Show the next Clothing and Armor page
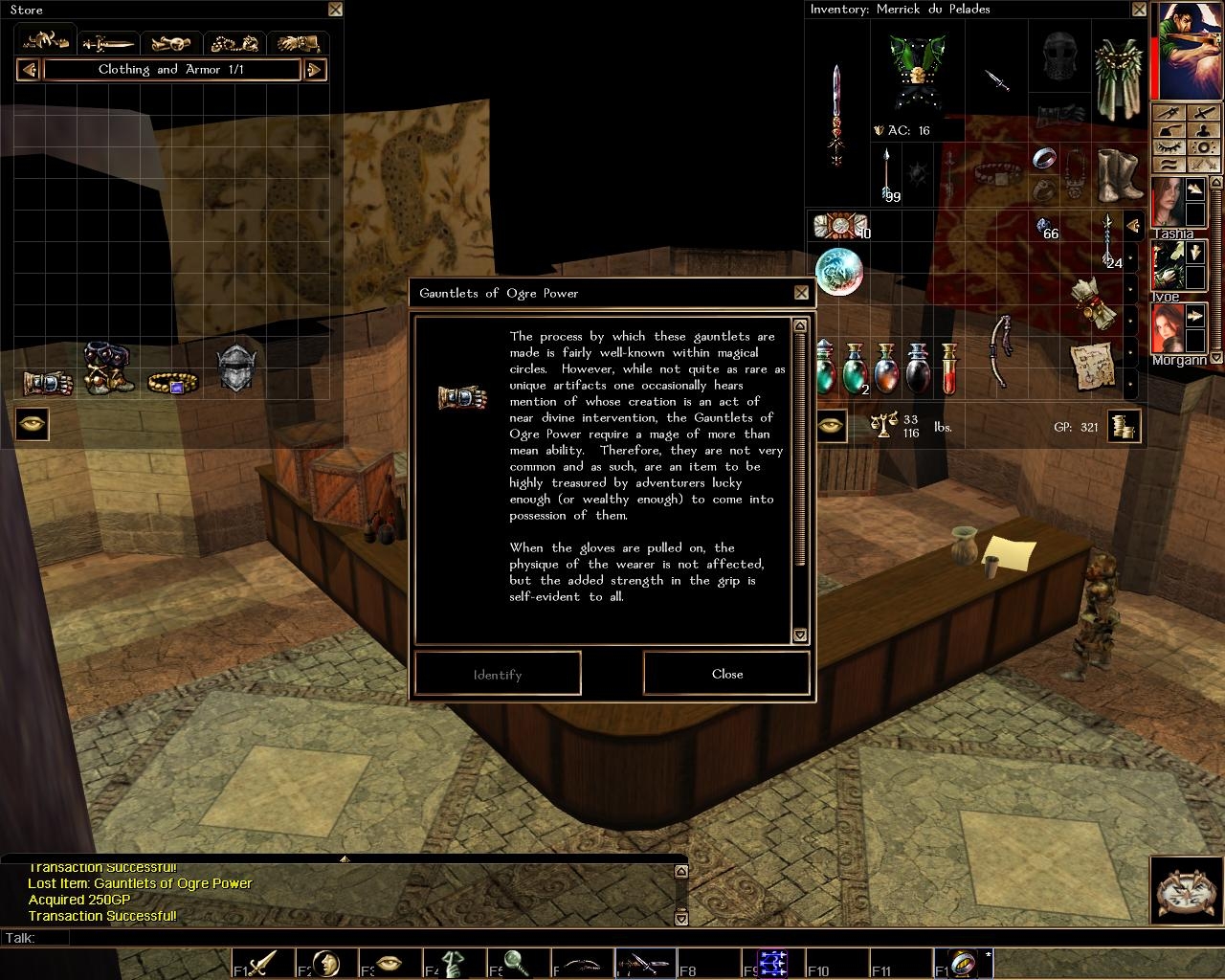This screenshot has height=980, width=1225. (315, 70)
